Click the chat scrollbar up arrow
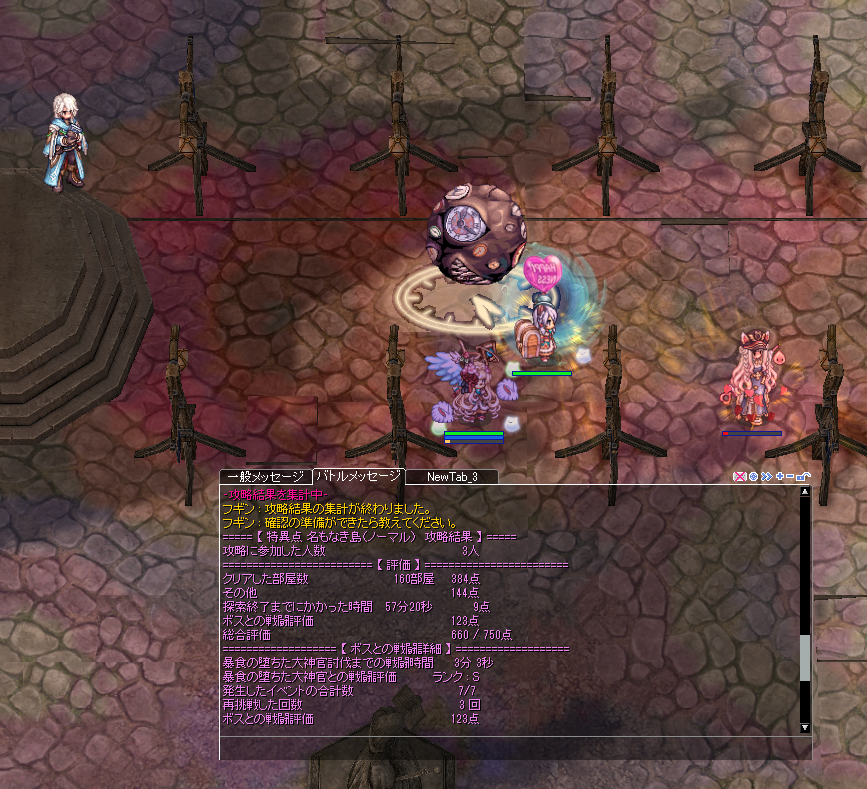 click(805, 492)
